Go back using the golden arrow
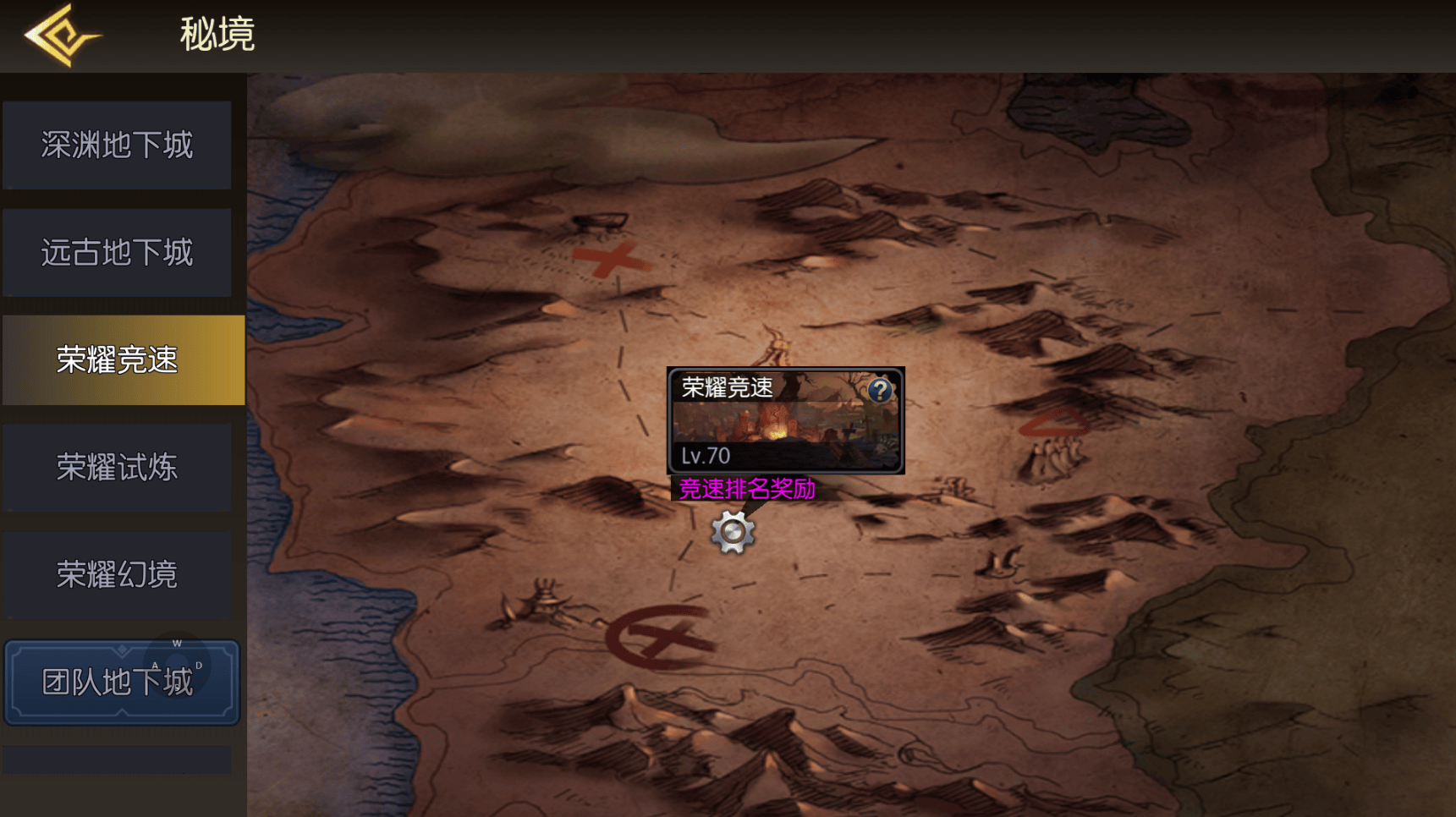 click(x=61, y=36)
